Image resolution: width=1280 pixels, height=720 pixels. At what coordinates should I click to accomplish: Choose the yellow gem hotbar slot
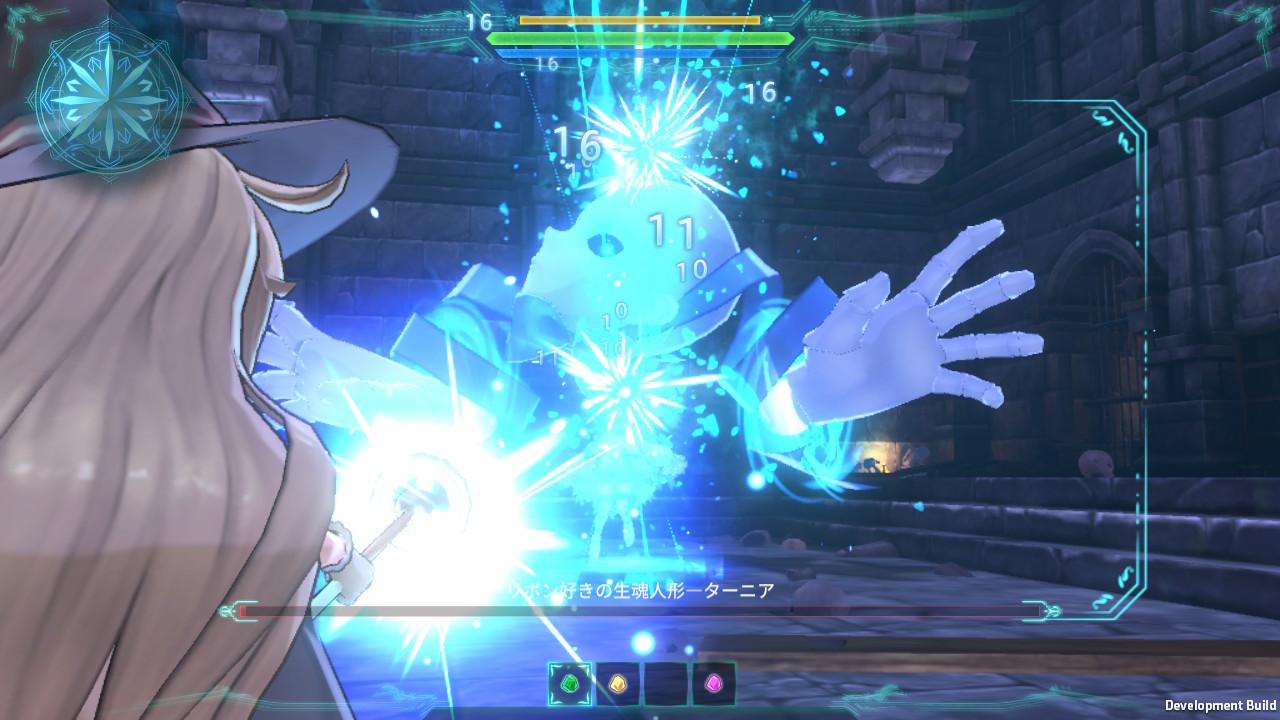click(618, 684)
